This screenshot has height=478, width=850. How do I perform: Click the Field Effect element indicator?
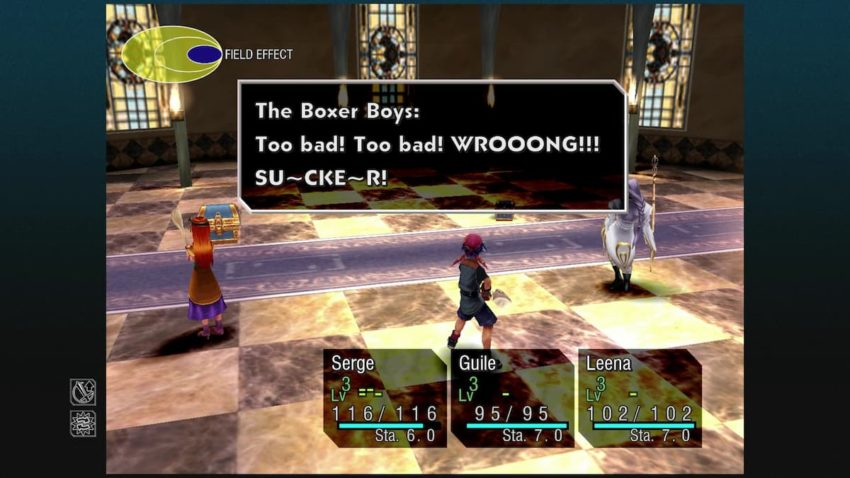pos(172,54)
